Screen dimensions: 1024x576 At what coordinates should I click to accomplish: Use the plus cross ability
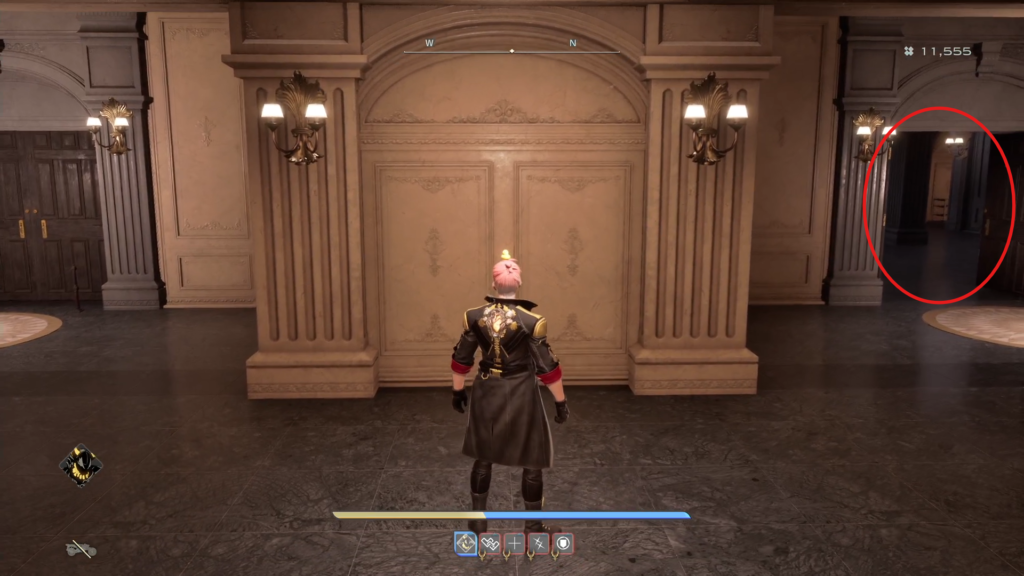pyautogui.click(x=515, y=543)
